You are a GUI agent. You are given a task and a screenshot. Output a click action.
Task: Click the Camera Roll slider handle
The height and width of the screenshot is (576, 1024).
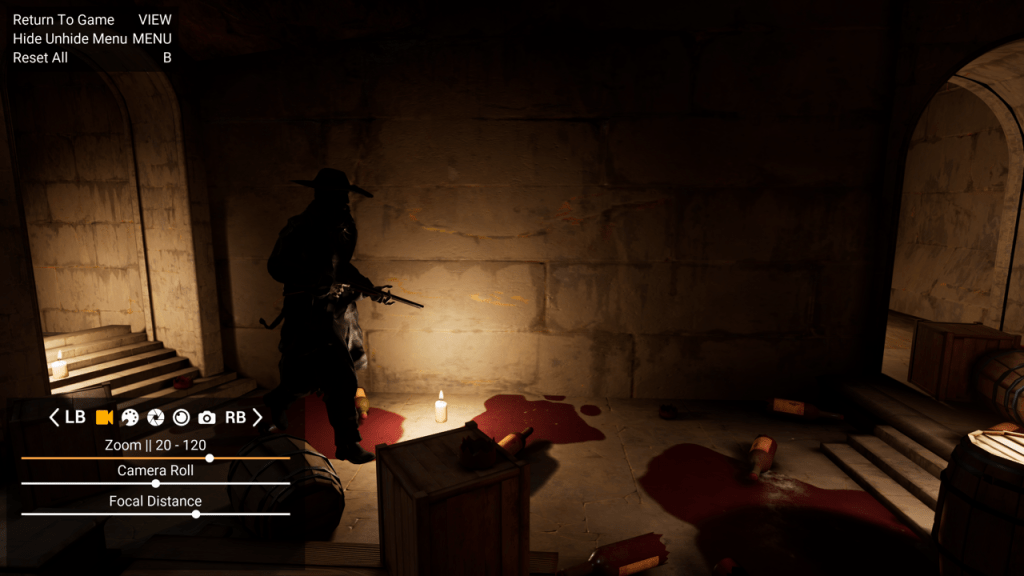(155, 483)
